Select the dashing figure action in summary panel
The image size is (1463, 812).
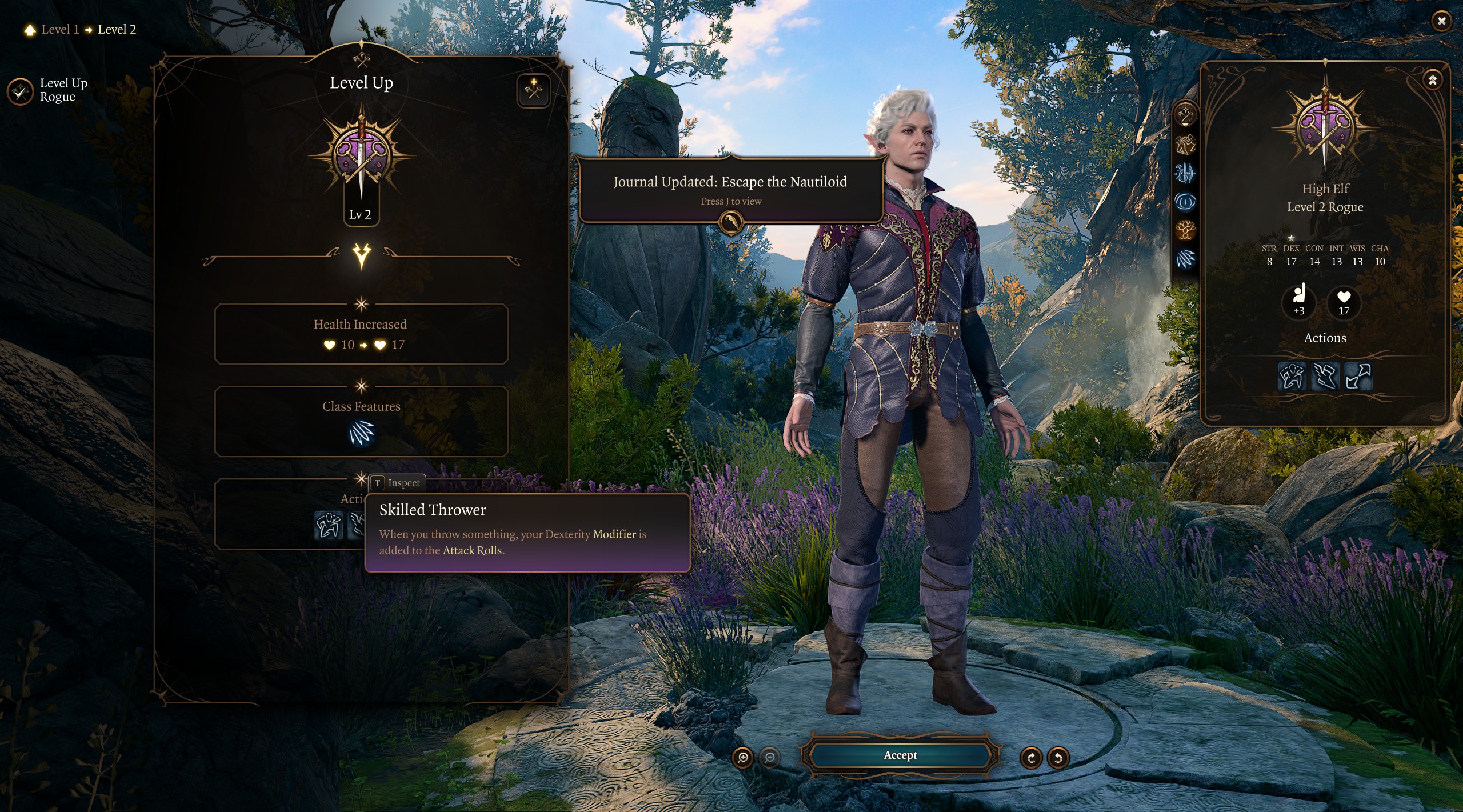pos(1291,376)
